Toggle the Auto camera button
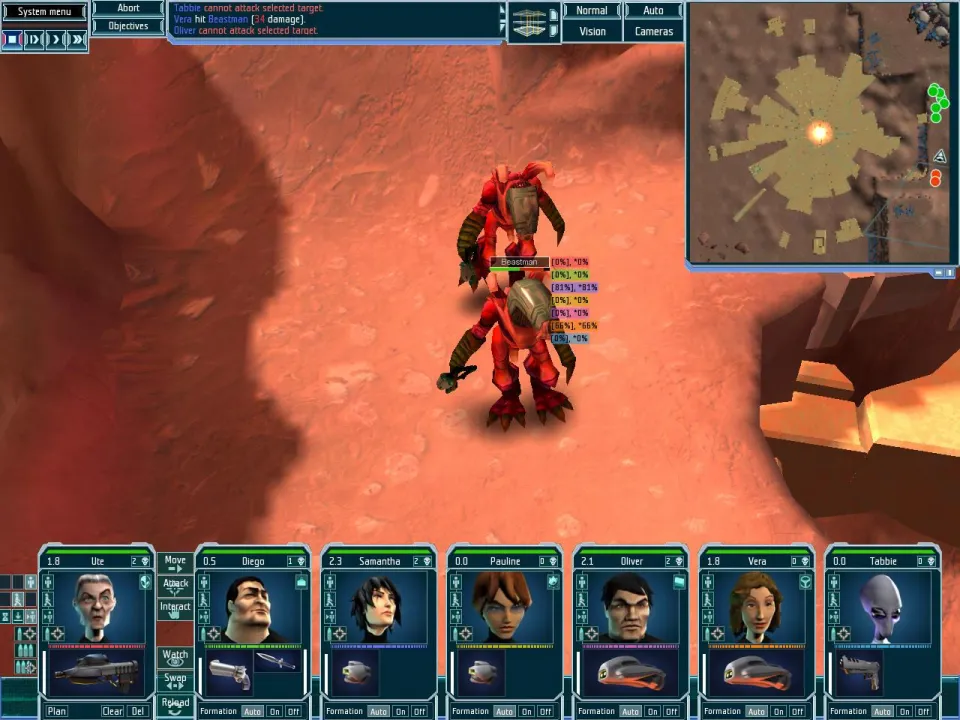This screenshot has height=720, width=960. click(x=653, y=11)
